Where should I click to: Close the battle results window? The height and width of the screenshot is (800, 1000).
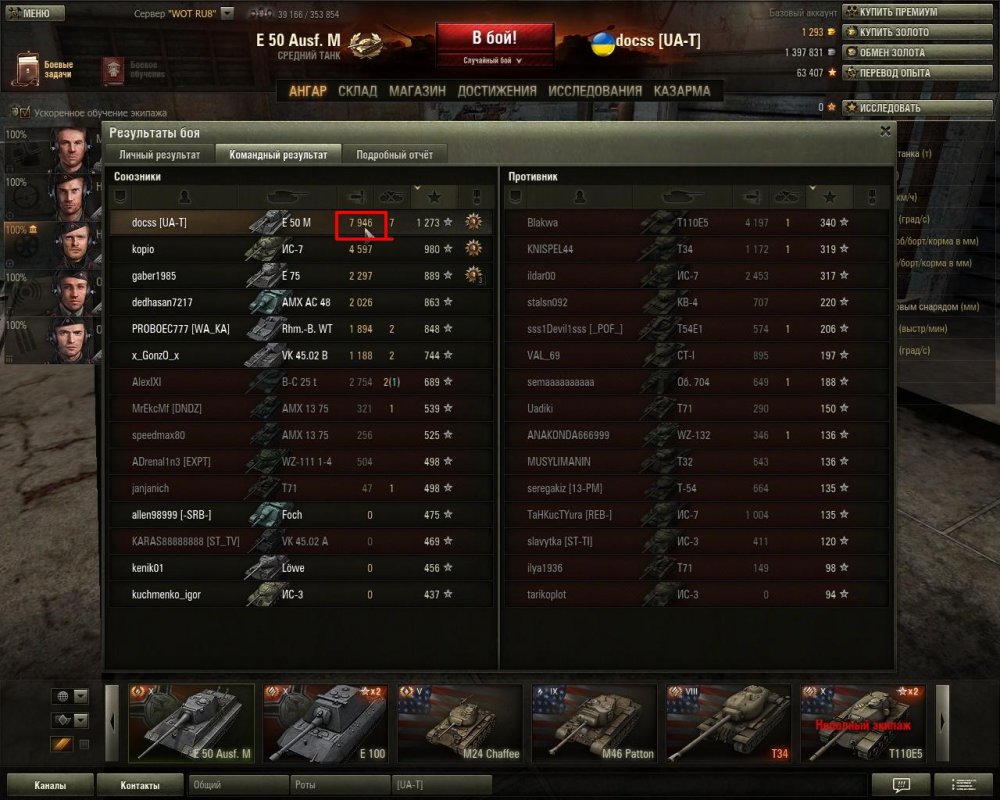[885, 131]
